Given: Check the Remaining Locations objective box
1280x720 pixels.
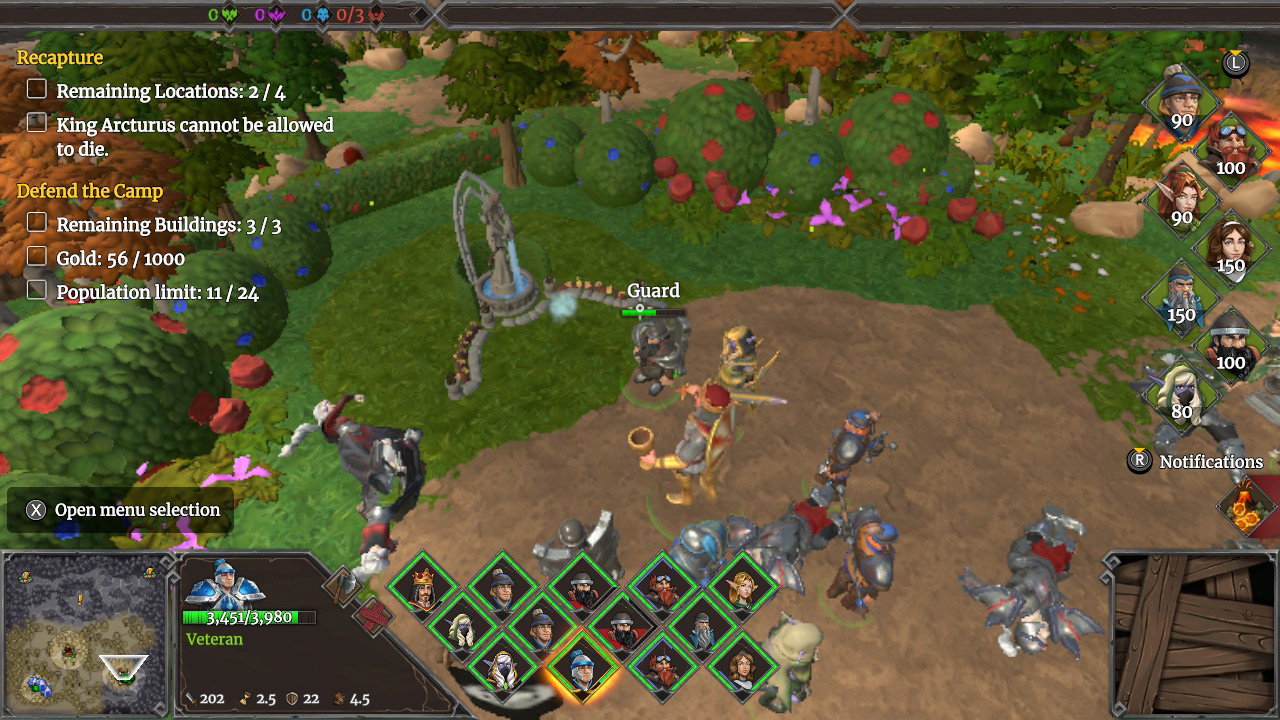Looking at the screenshot, I should click(x=36, y=88).
